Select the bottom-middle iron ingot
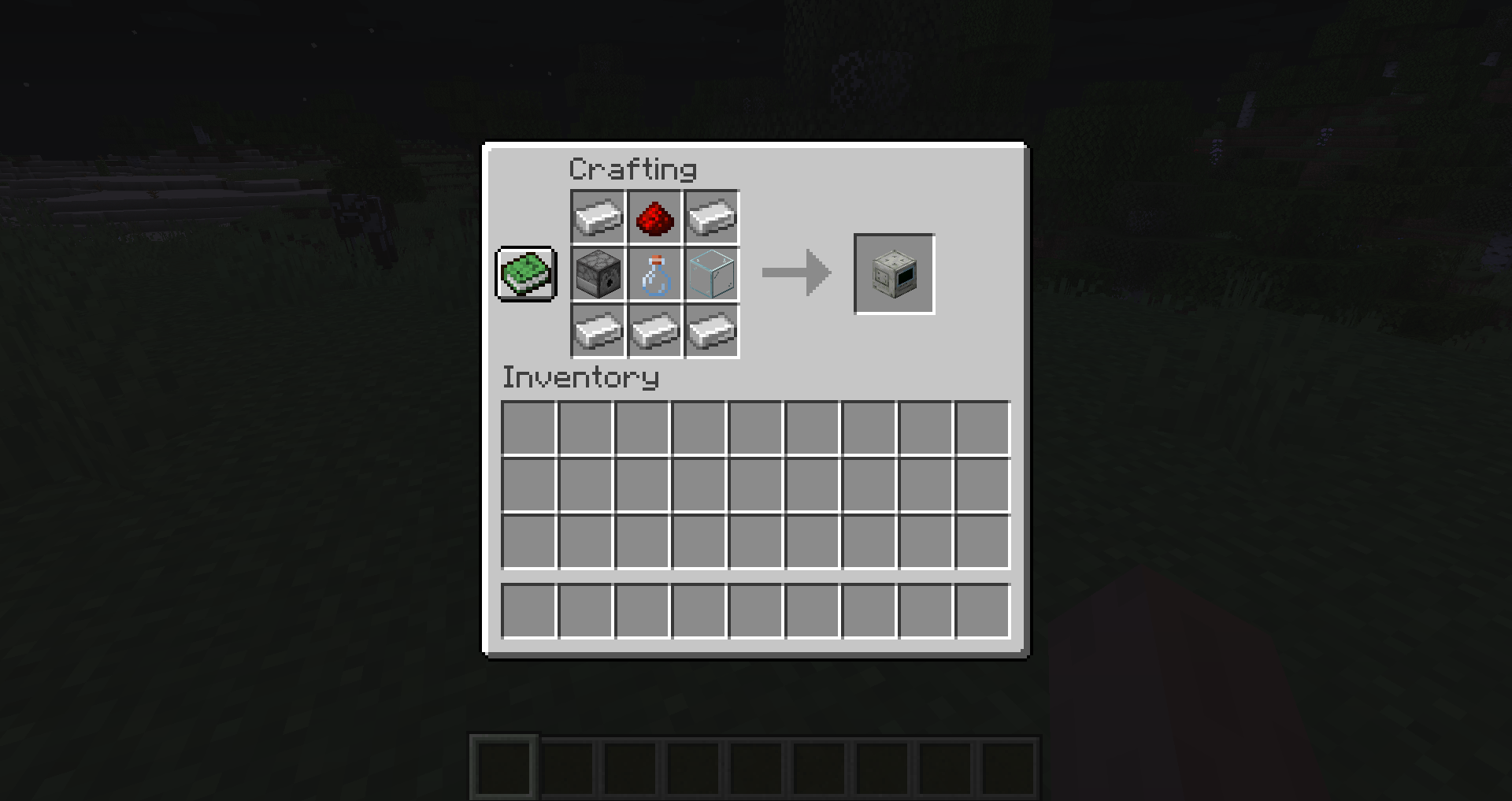This screenshot has width=1512, height=801. coord(654,331)
